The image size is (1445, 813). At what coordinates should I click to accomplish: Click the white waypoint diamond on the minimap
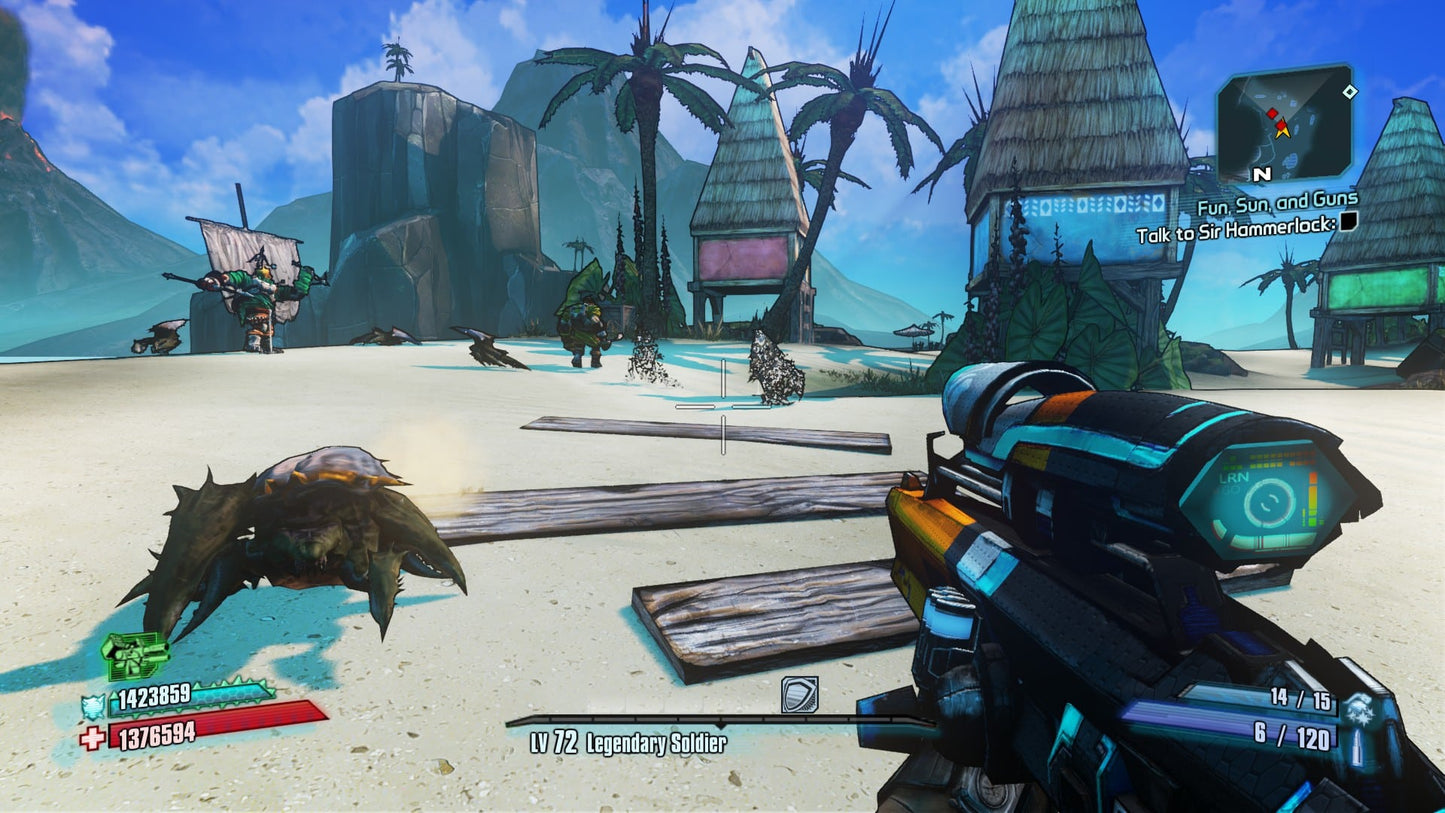tap(1350, 92)
